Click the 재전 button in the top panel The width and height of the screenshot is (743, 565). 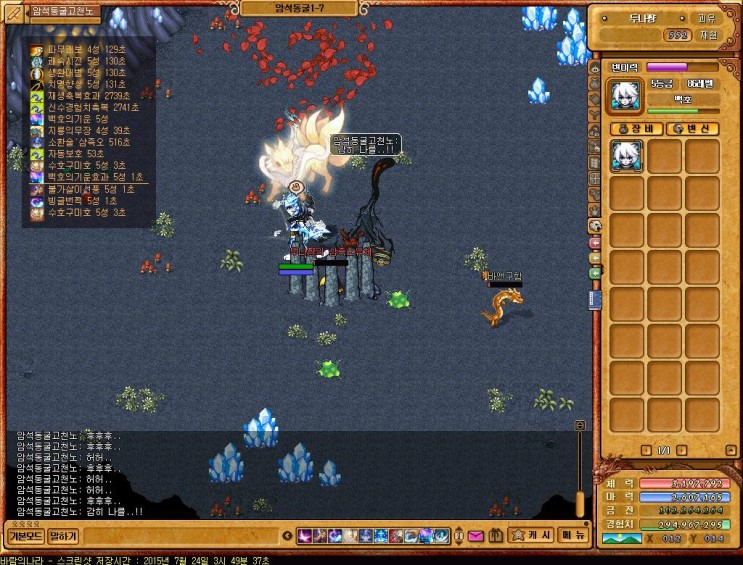pos(708,34)
